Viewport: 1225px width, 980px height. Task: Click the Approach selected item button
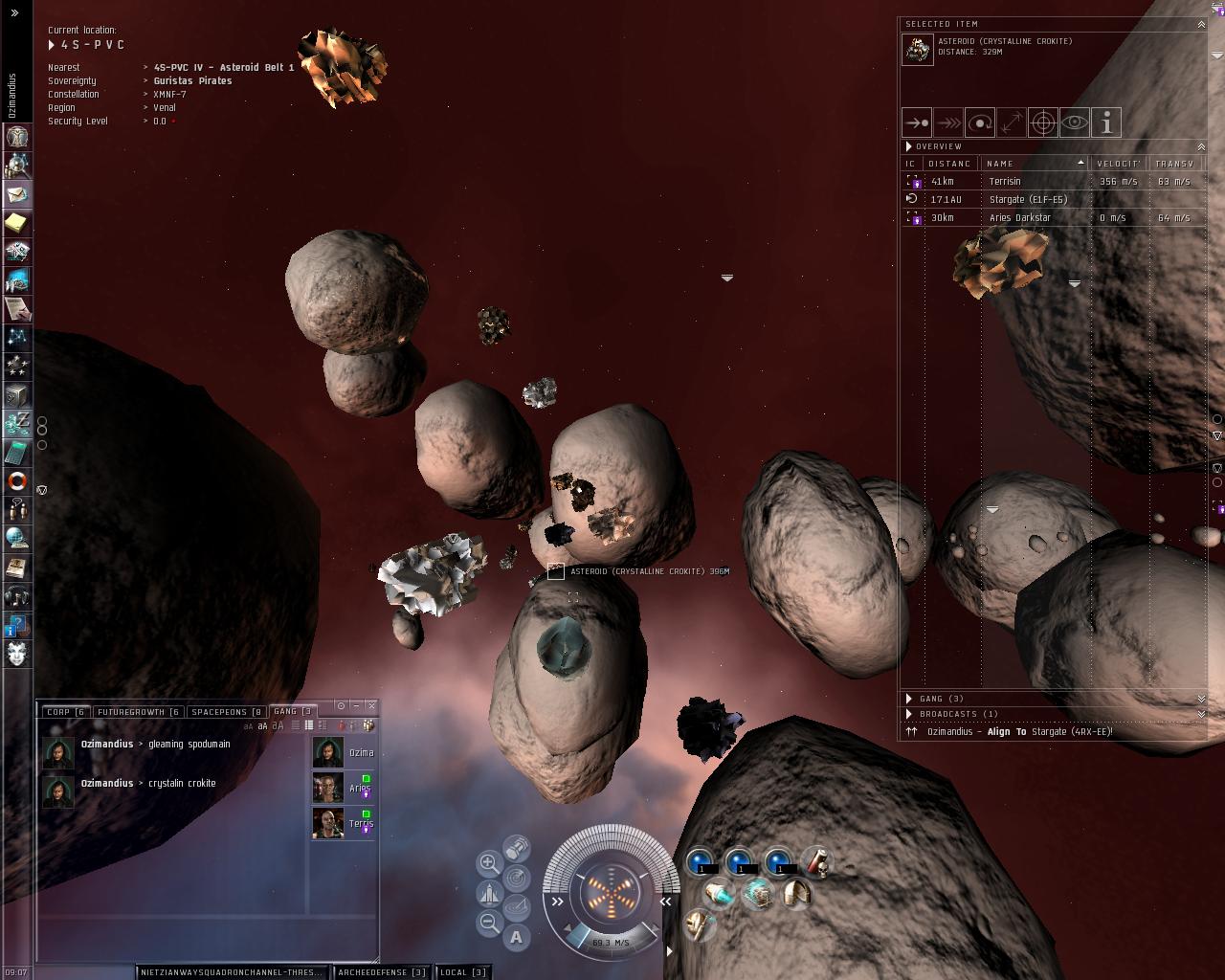click(917, 122)
